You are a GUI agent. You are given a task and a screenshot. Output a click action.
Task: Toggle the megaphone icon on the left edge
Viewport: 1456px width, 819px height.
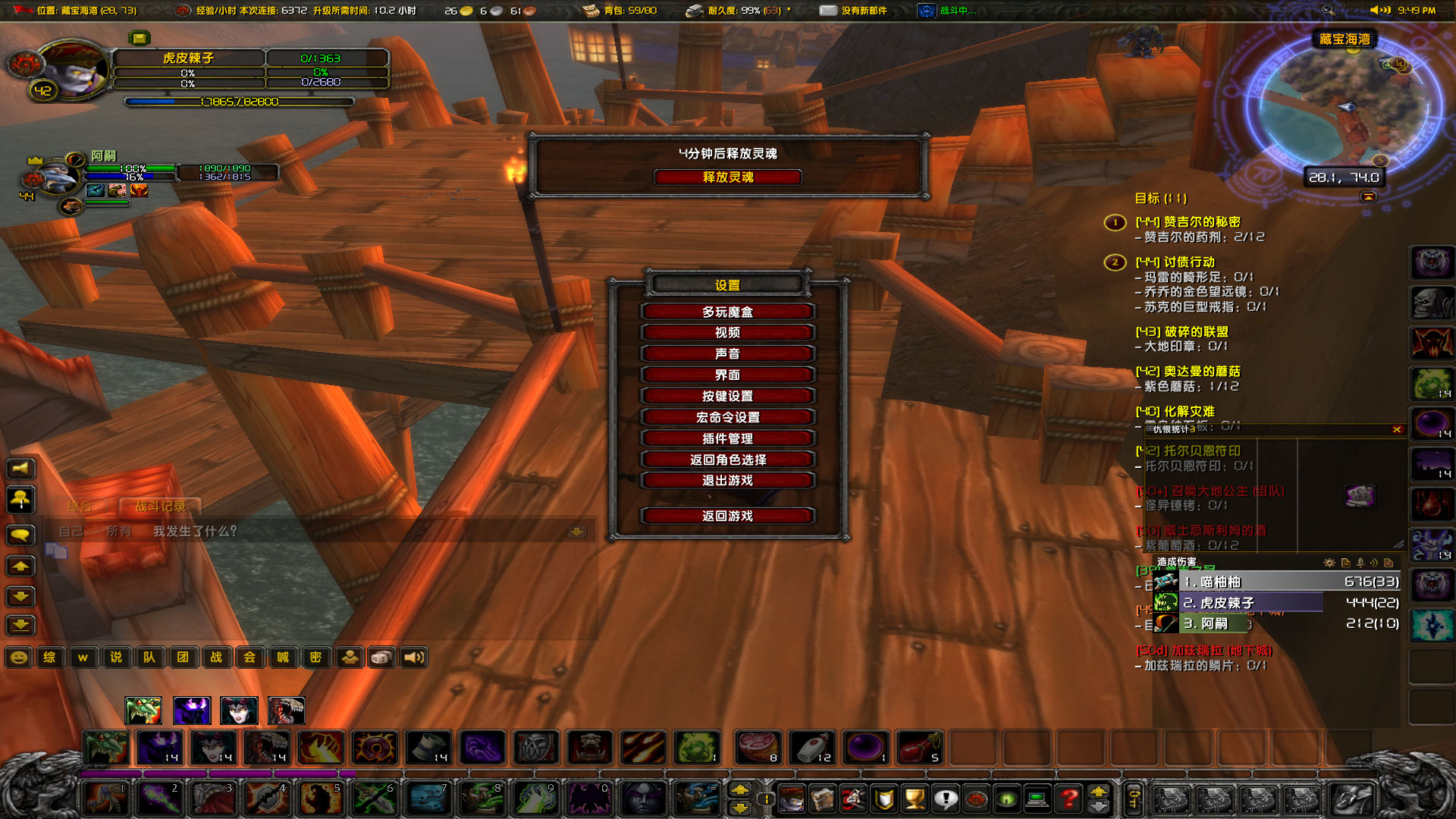point(20,468)
